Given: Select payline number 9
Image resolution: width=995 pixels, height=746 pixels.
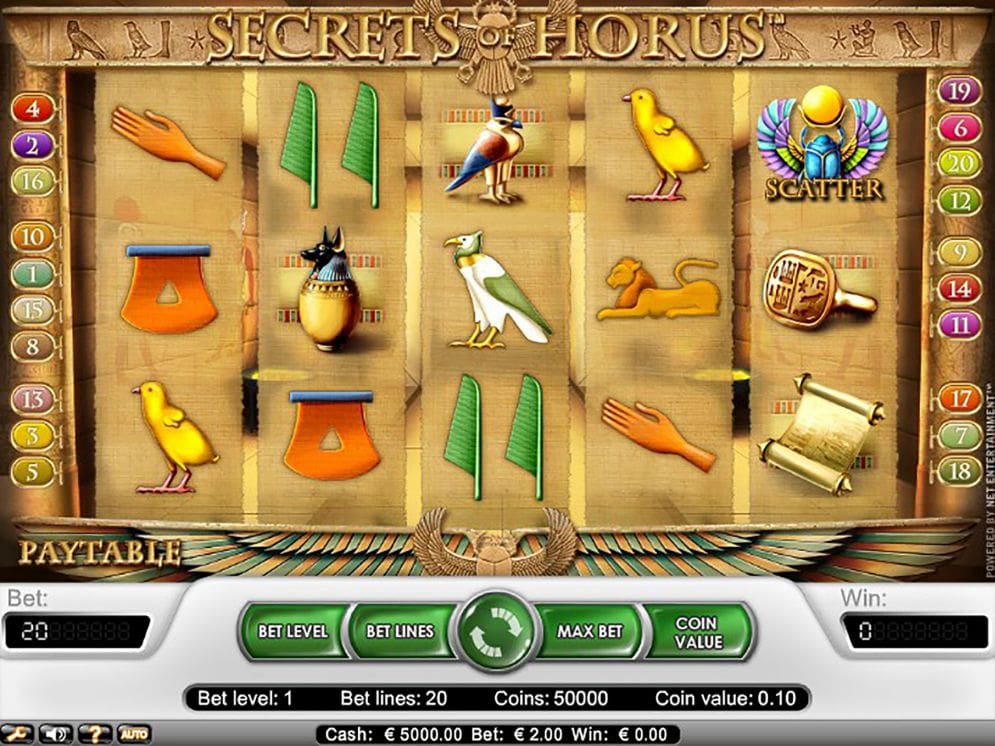Looking at the screenshot, I should coord(959,252).
